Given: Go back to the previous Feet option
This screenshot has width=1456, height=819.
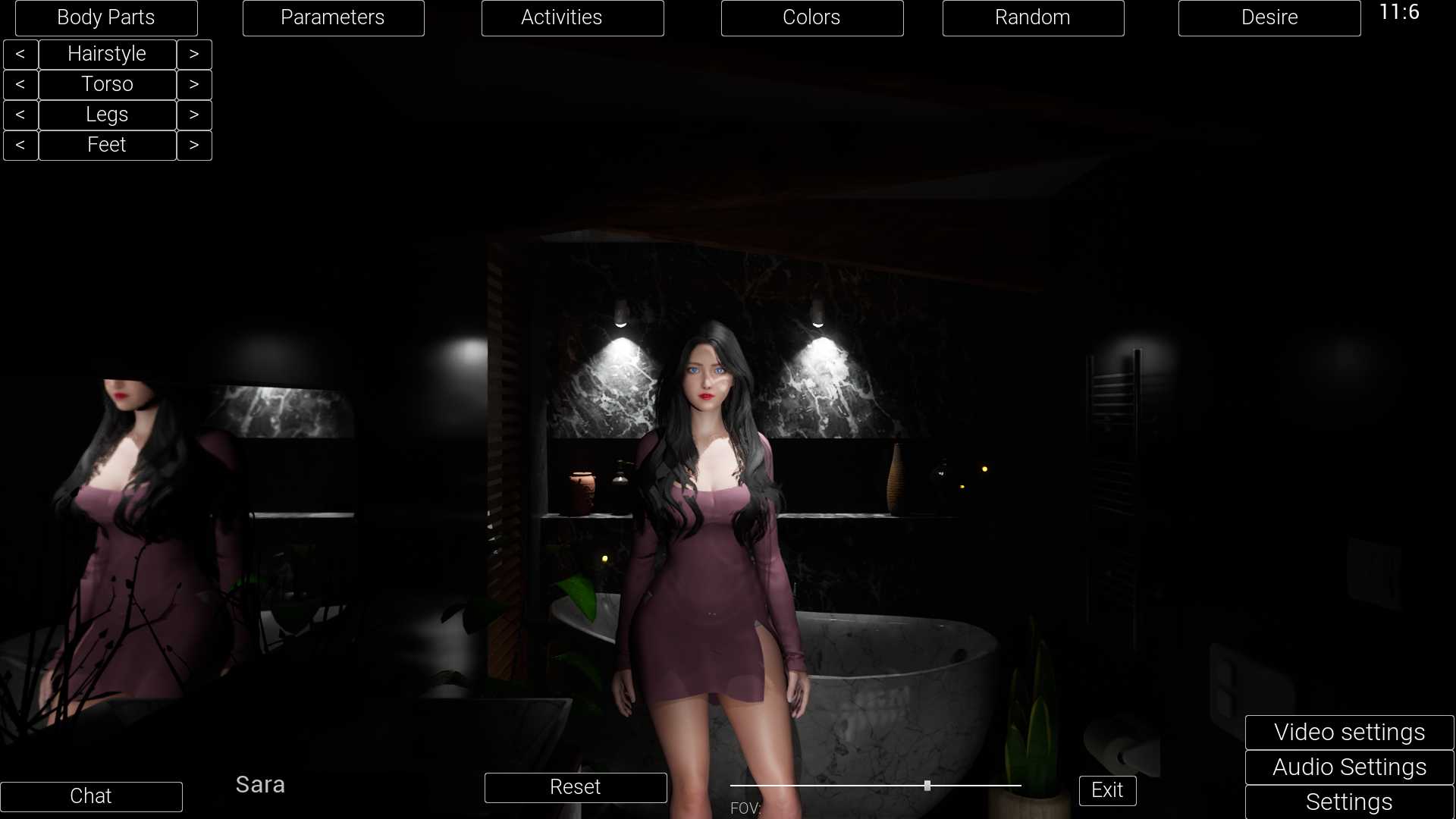Looking at the screenshot, I should 20,145.
